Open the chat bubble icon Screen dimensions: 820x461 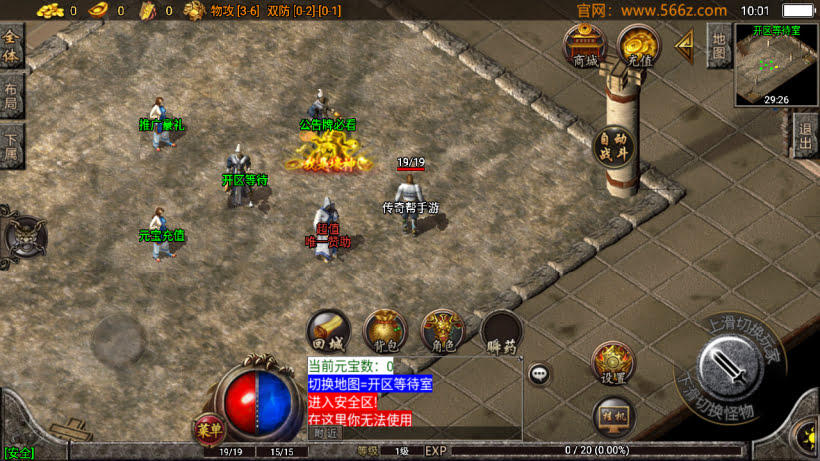540,374
